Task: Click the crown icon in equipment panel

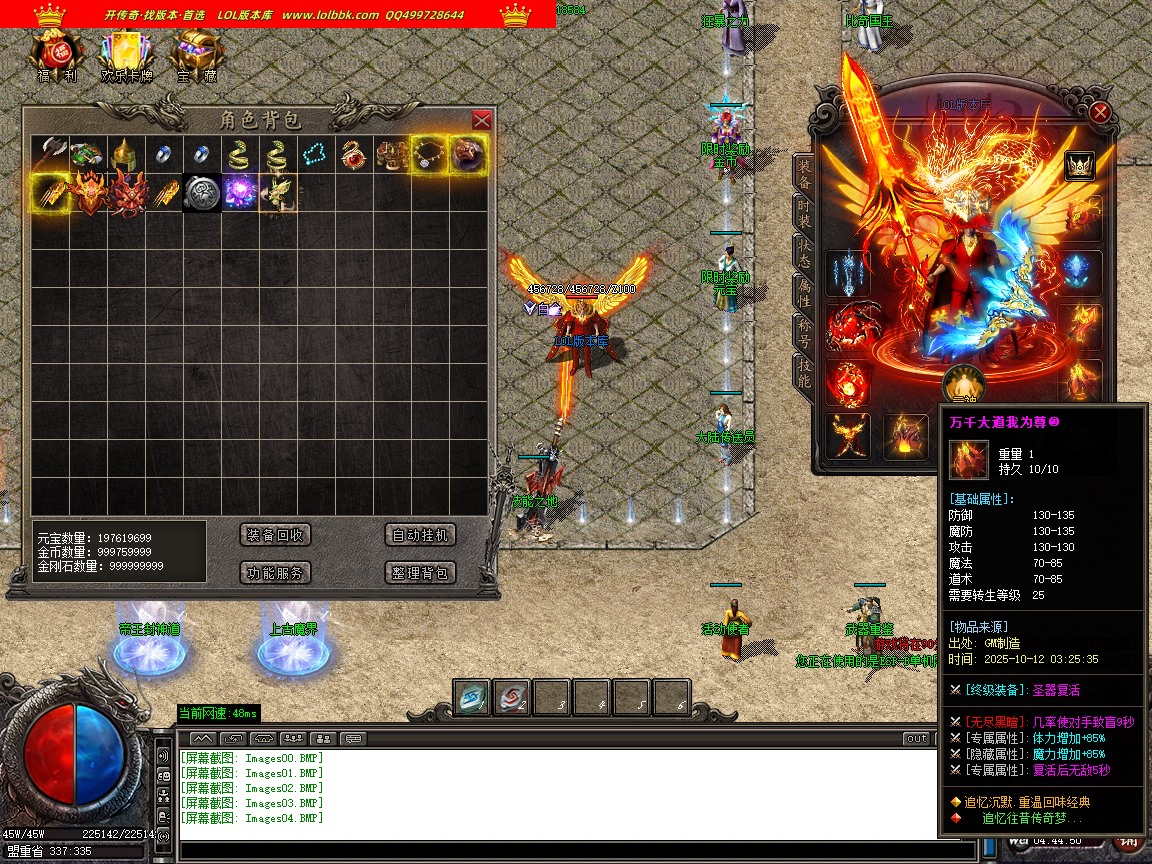Action: [1079, 165]
